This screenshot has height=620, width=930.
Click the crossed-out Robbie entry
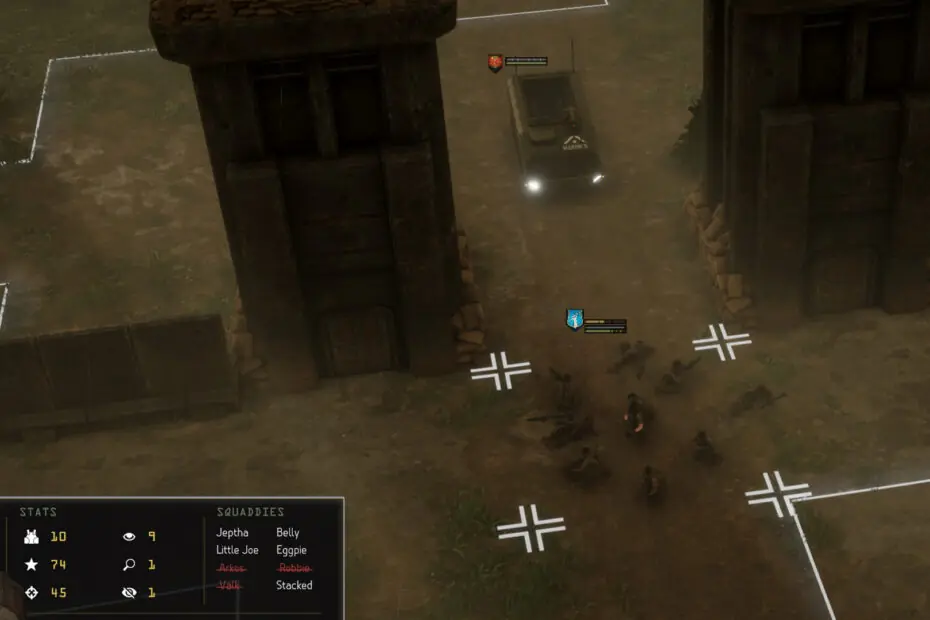(x=293, y=568)
